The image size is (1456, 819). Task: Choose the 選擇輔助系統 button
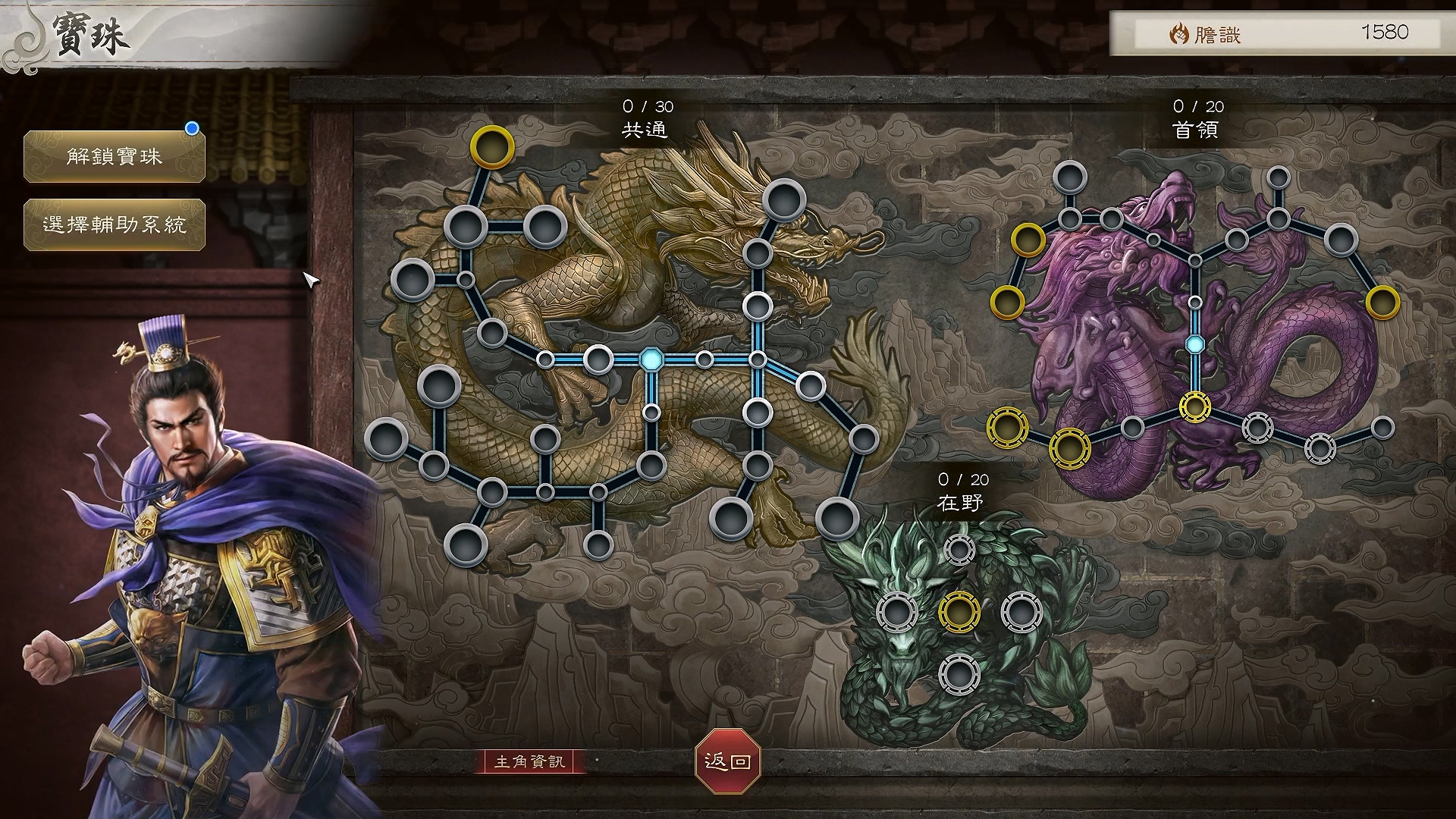point(115,224)
